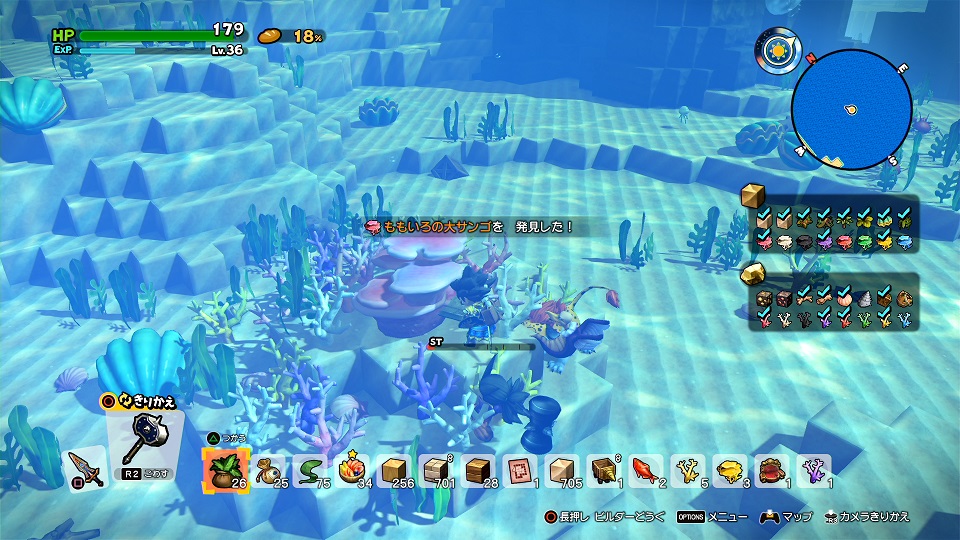The width and height of the screenshot is (960, 540).
Task: Pick the block stack showing 256
Action: tap(394, 470)
